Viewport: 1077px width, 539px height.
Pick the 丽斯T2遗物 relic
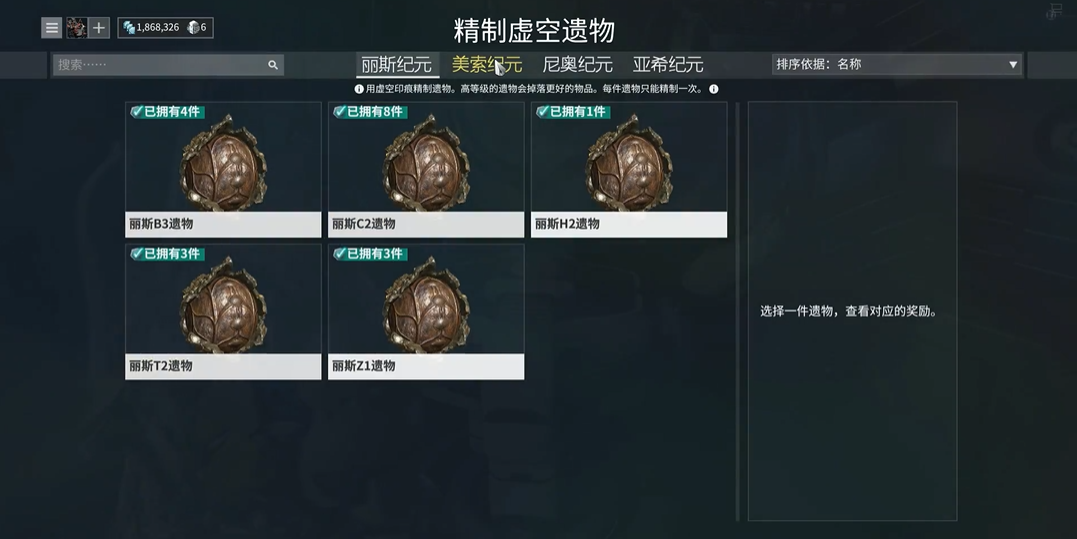223,312
